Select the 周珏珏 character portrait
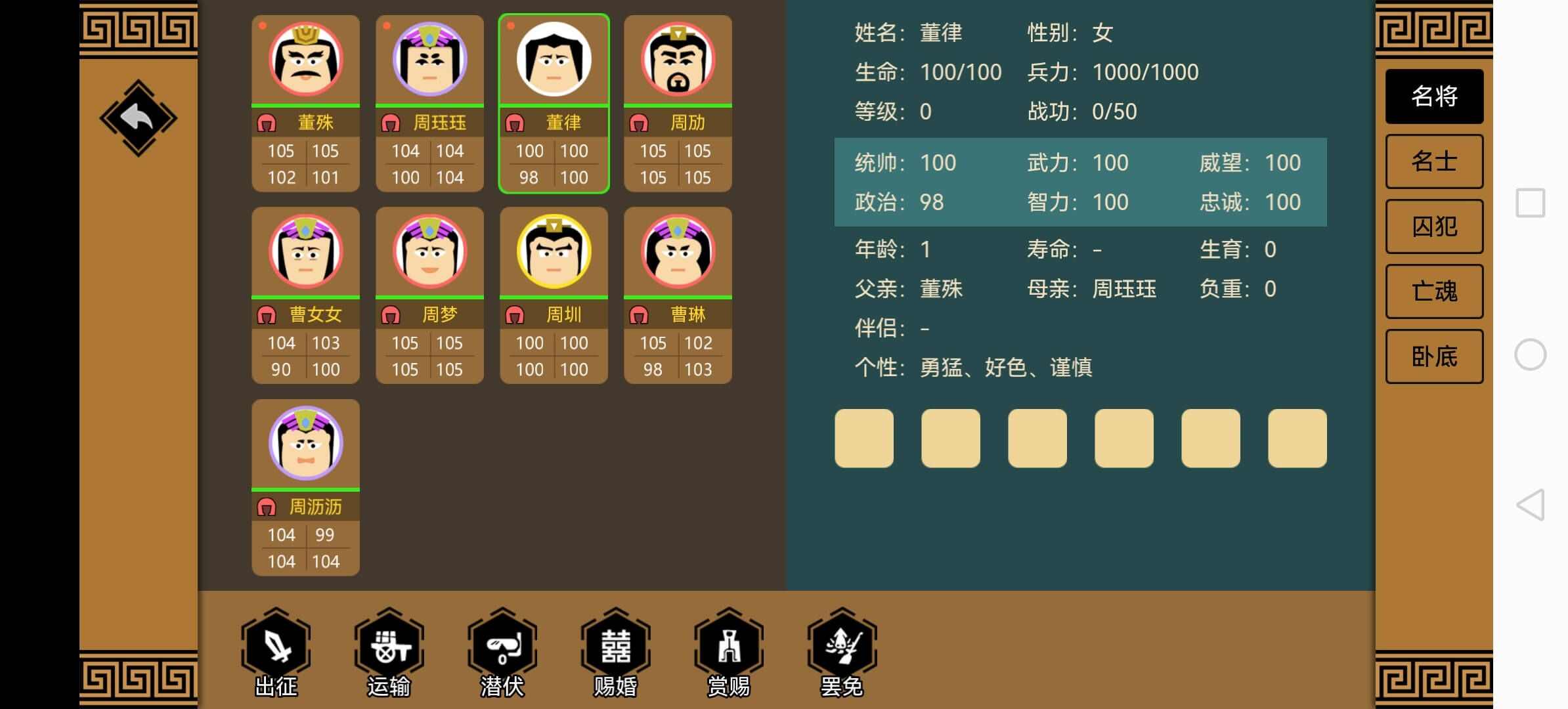This screenshot has height=709, width=1568. point(429,59)
